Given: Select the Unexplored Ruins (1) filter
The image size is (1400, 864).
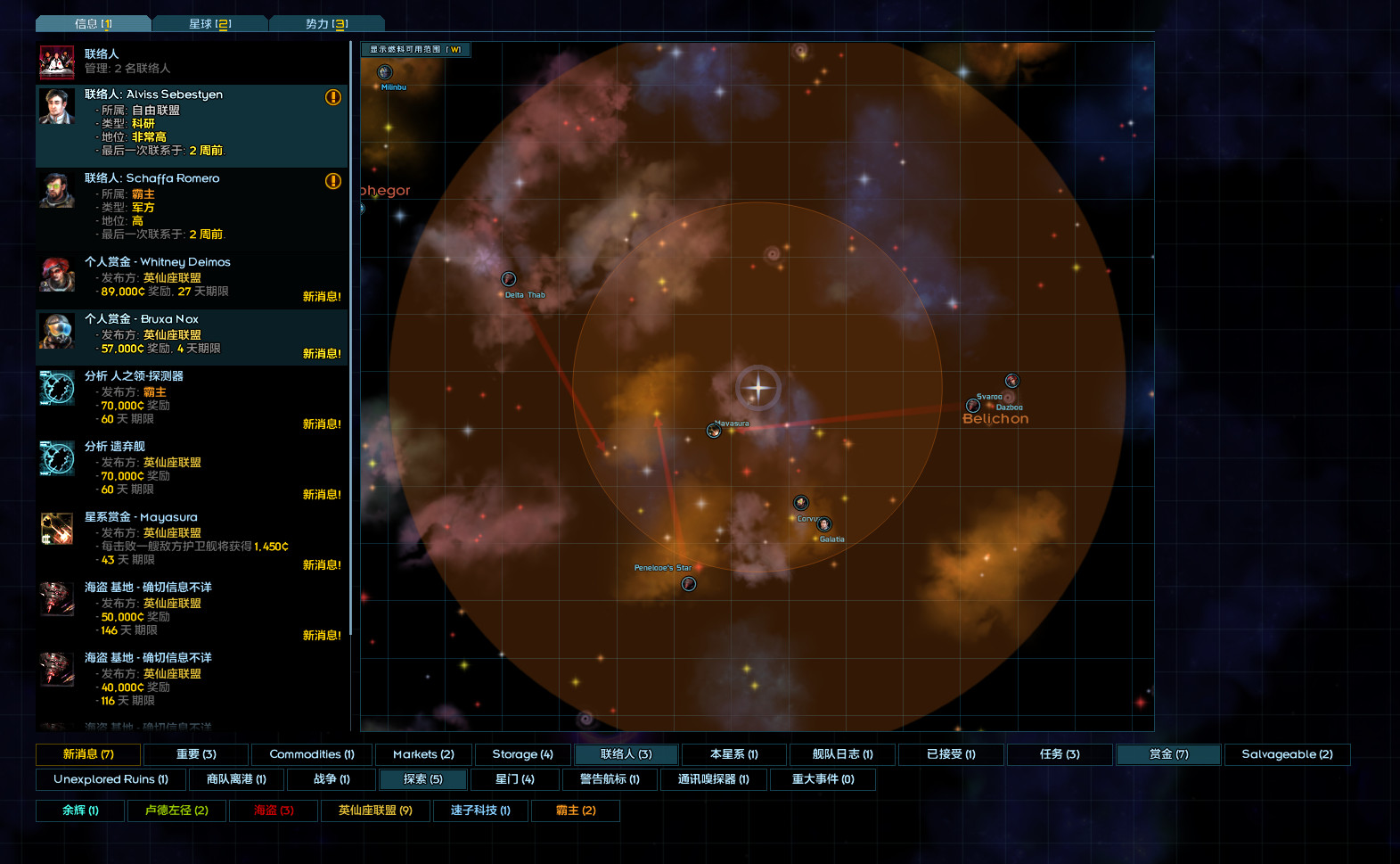Looking at the screenshot, I should coord(111,779).
